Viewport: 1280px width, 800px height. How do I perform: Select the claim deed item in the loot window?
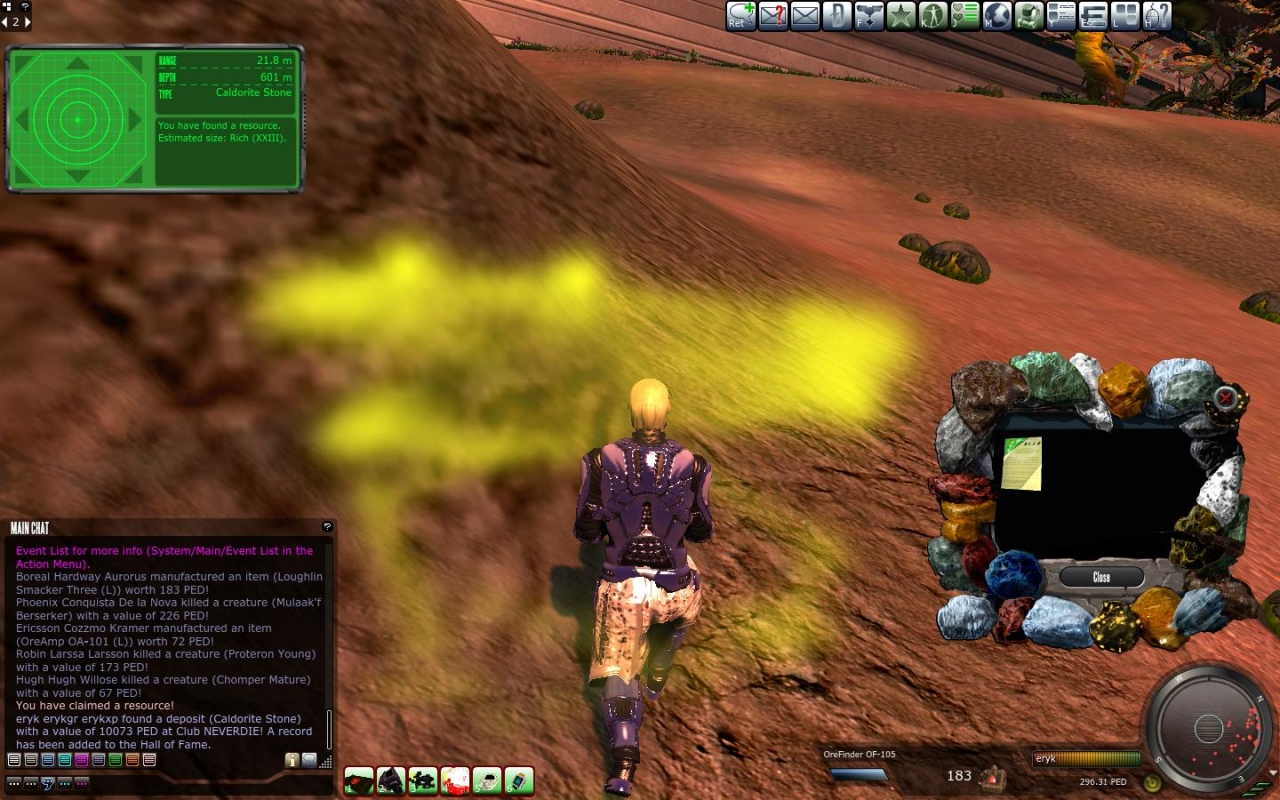pyautogui.click(x=1022, y=463)
